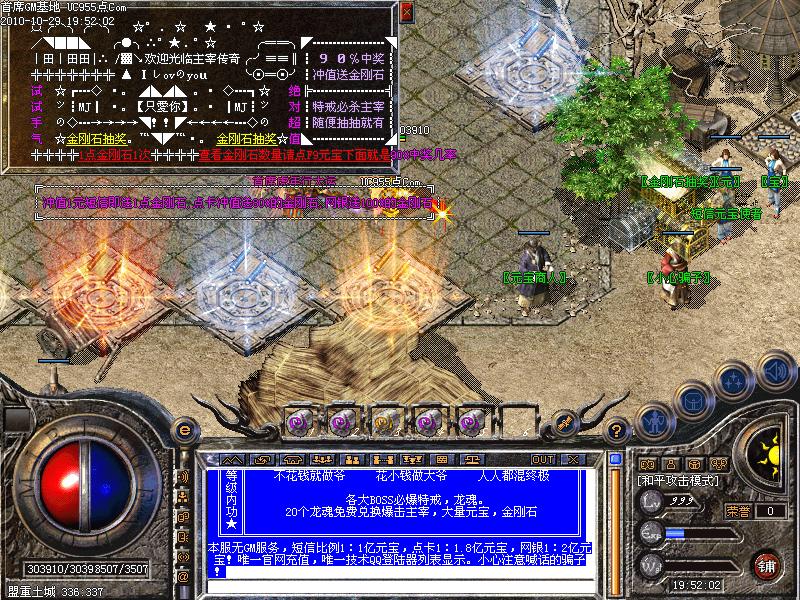The height and width of the screenshot is (600, 800).
Task: Open the character figure orb
Action: 653,419
